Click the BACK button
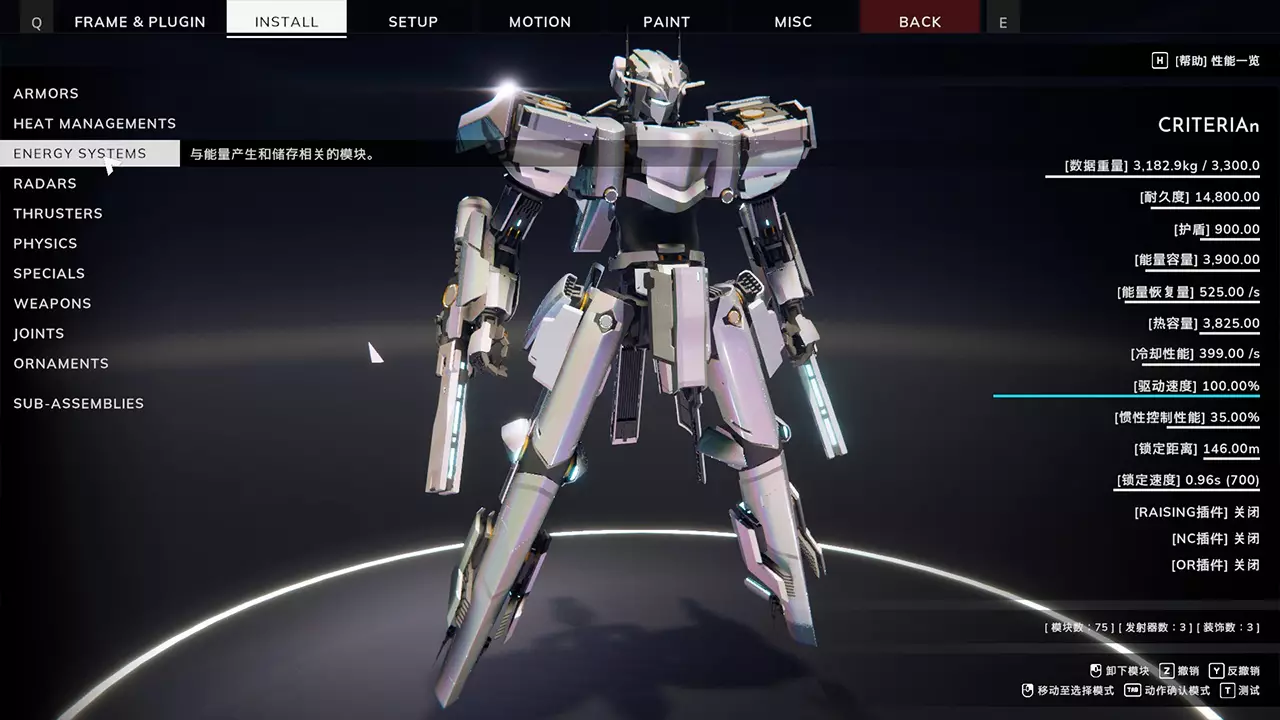The height and width of the screenshot is (720, 1280). [919, 21]
